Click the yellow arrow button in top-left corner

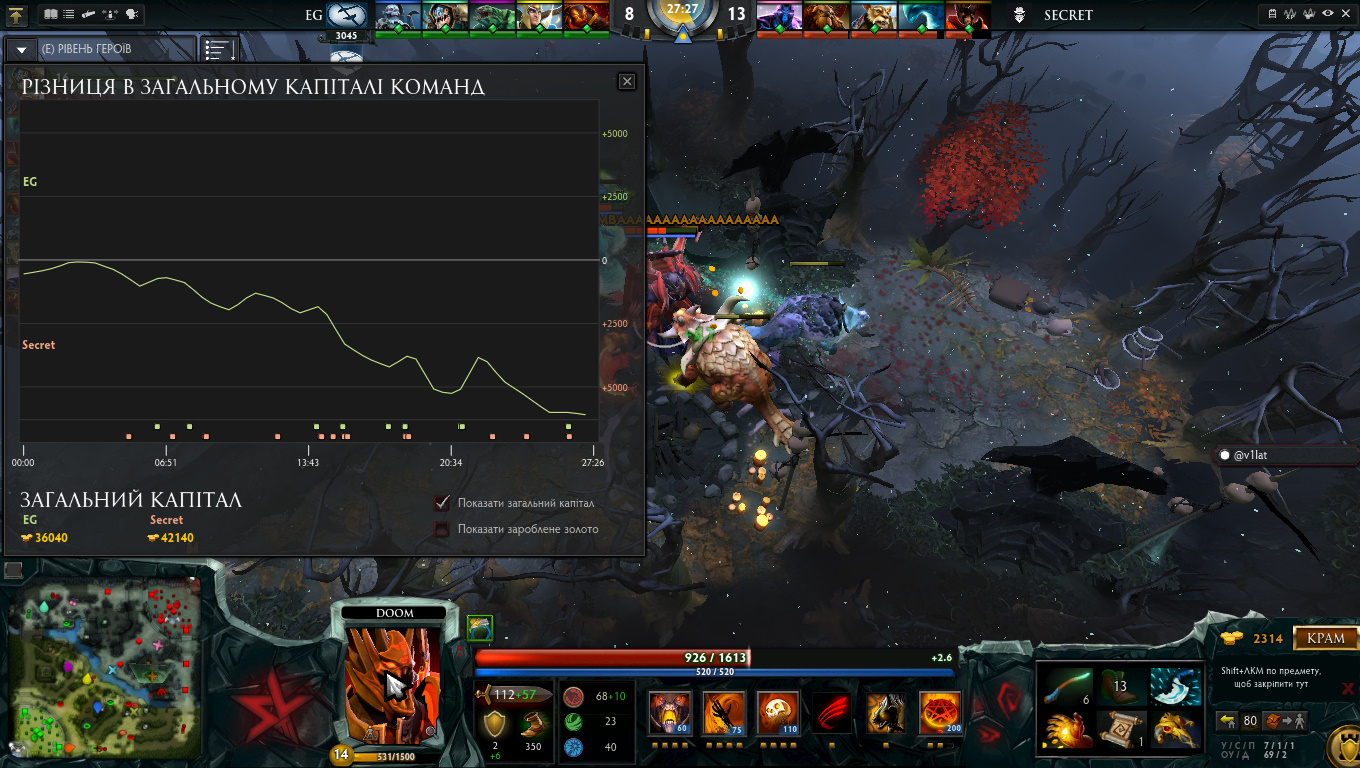click(16, 15)
